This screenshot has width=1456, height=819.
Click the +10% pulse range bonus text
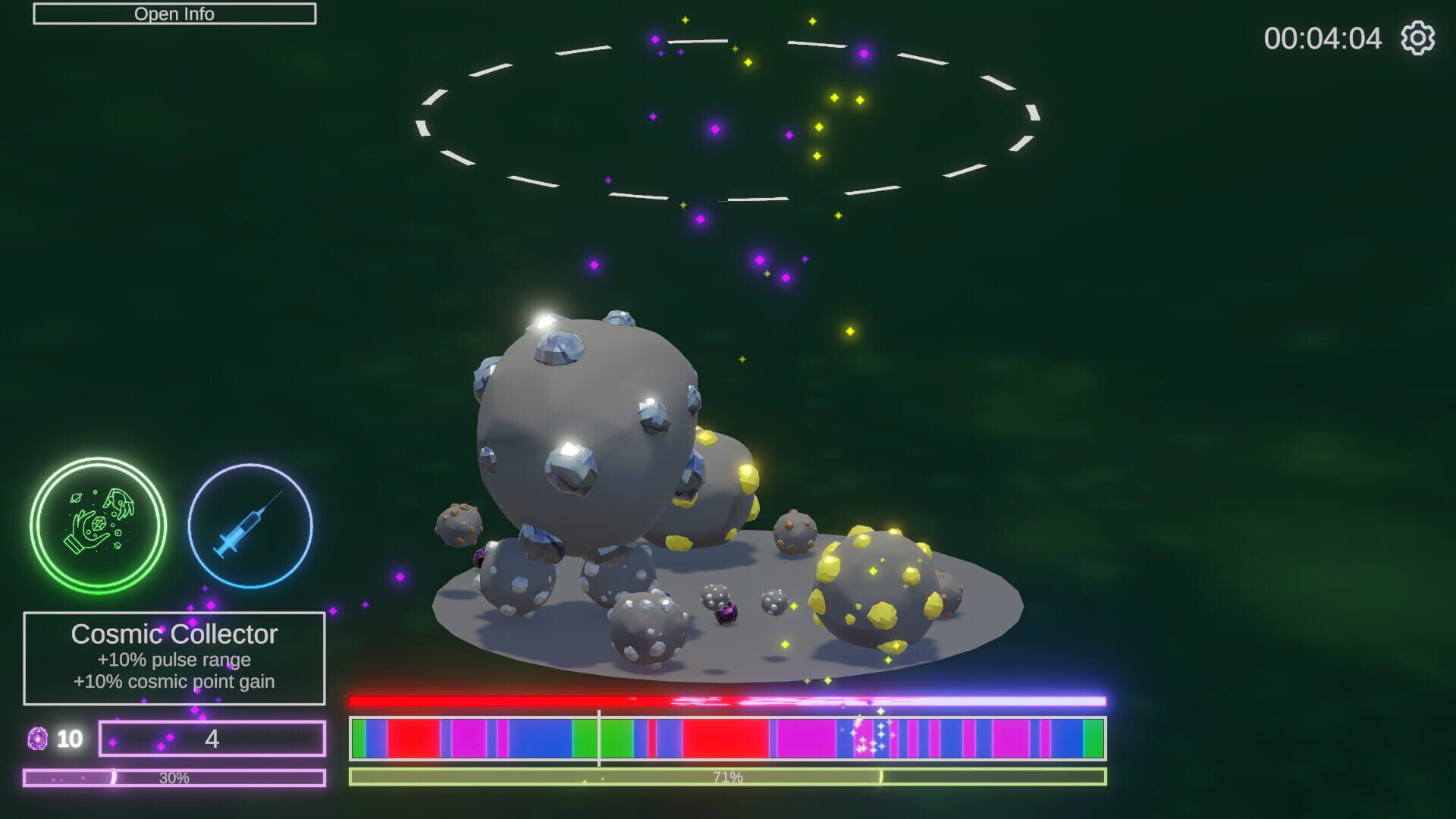(x=173, y=660)
